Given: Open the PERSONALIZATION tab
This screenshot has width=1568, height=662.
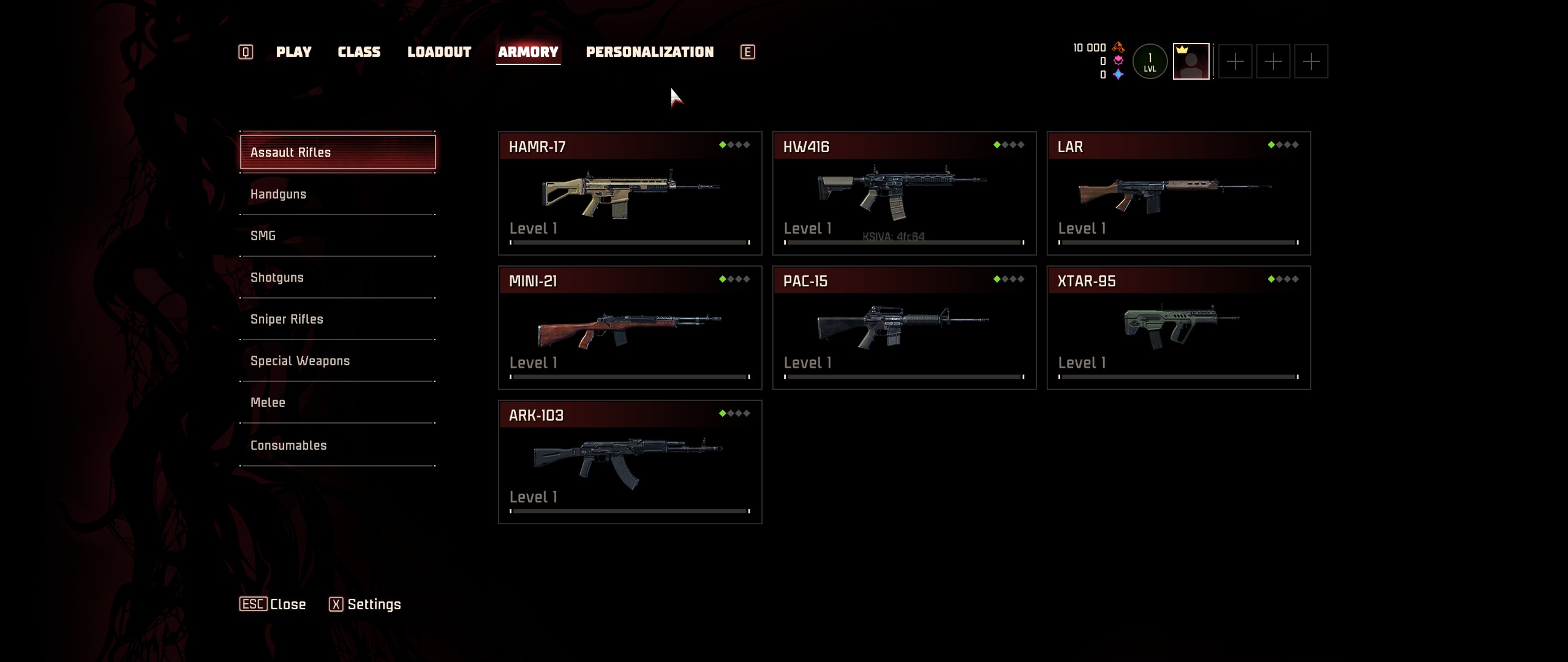Looking at the screenshot, I should click(x=649, y=52).
